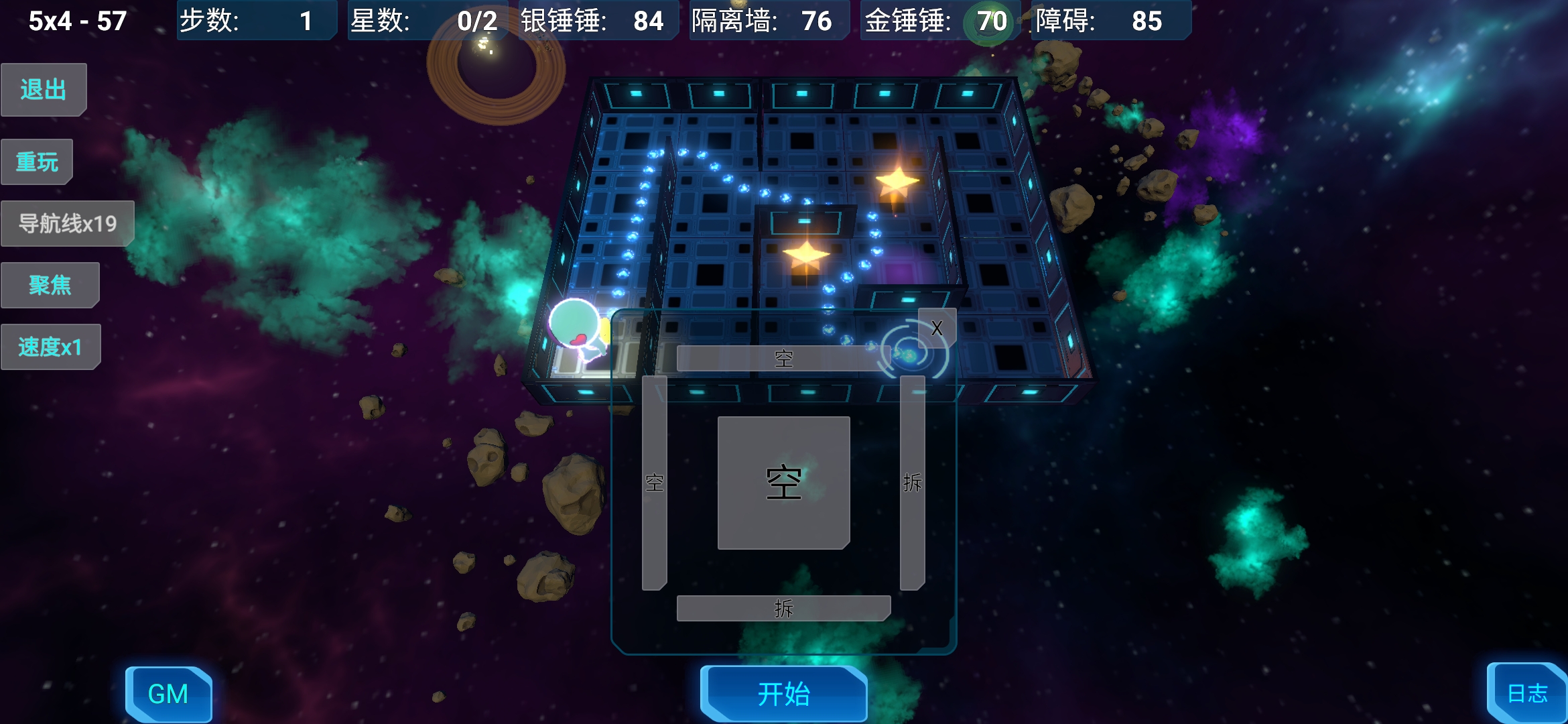Click 重玩 to replay the level
This screenshot has height=724, width=1568.
pos(37,160)
